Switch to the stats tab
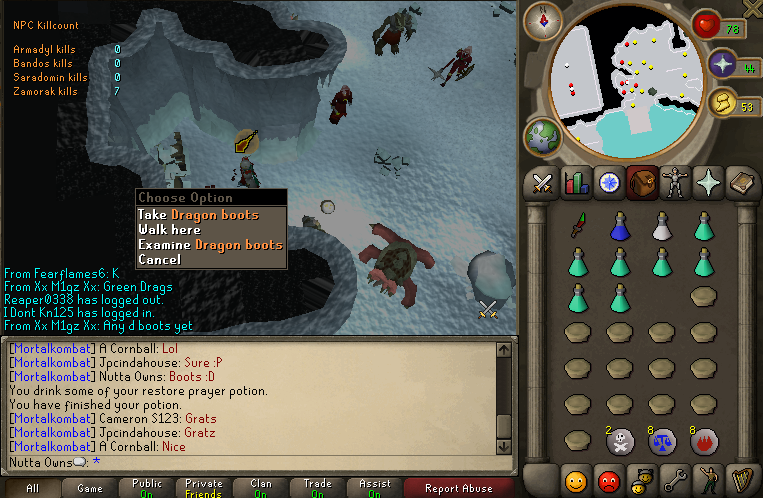 575,183
